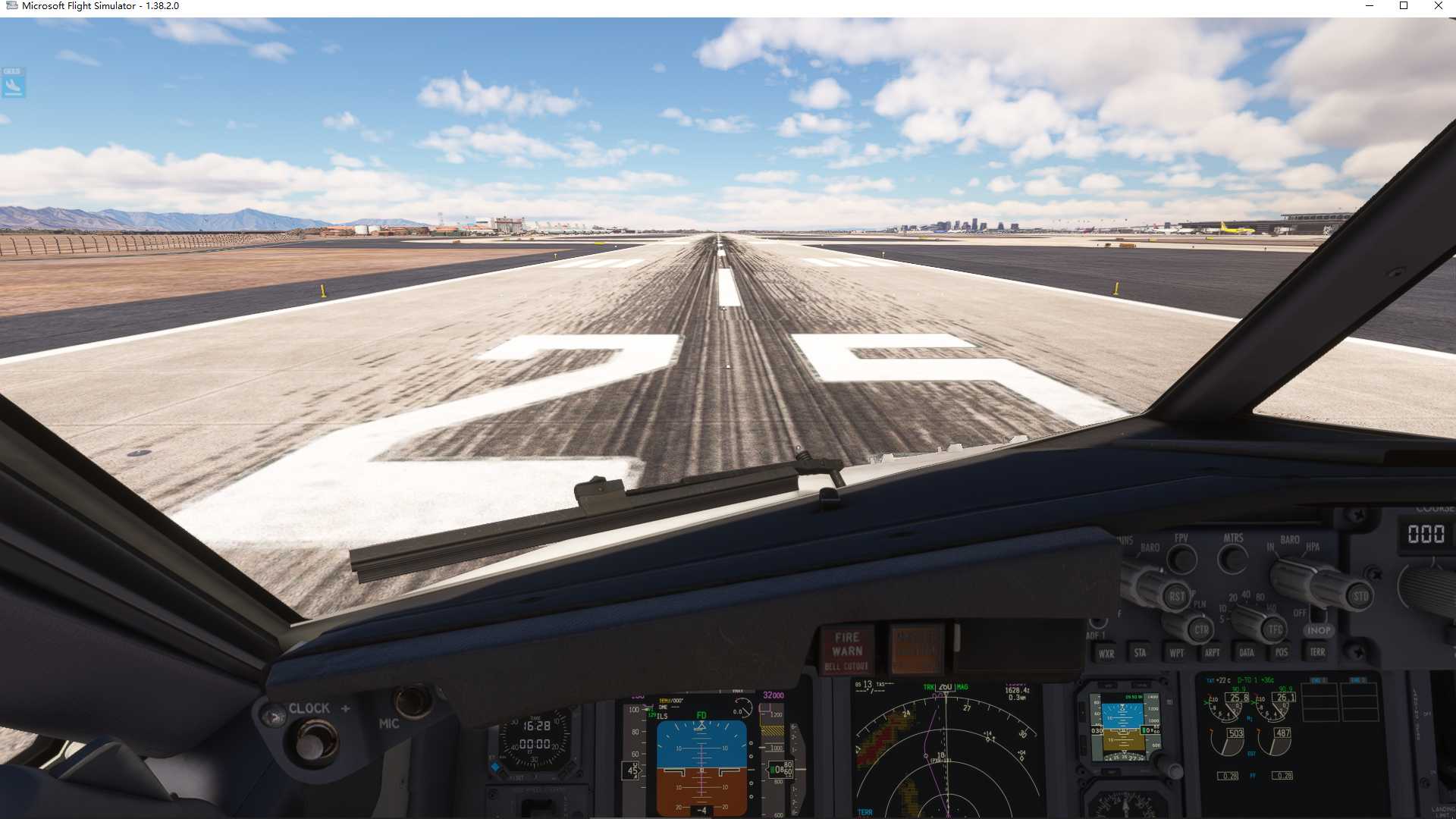Viewport: 1456px width, 819px height.
Task: Adjust the COURSE selector showing 000
Action: tap(1424, 532)
